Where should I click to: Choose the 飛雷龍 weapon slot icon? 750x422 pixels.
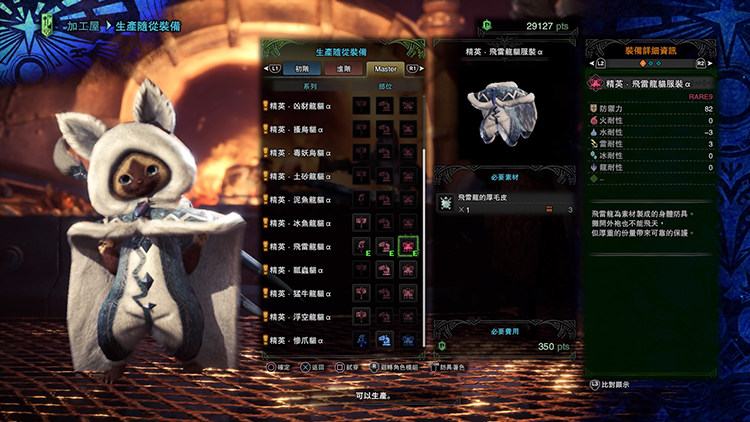361,246
